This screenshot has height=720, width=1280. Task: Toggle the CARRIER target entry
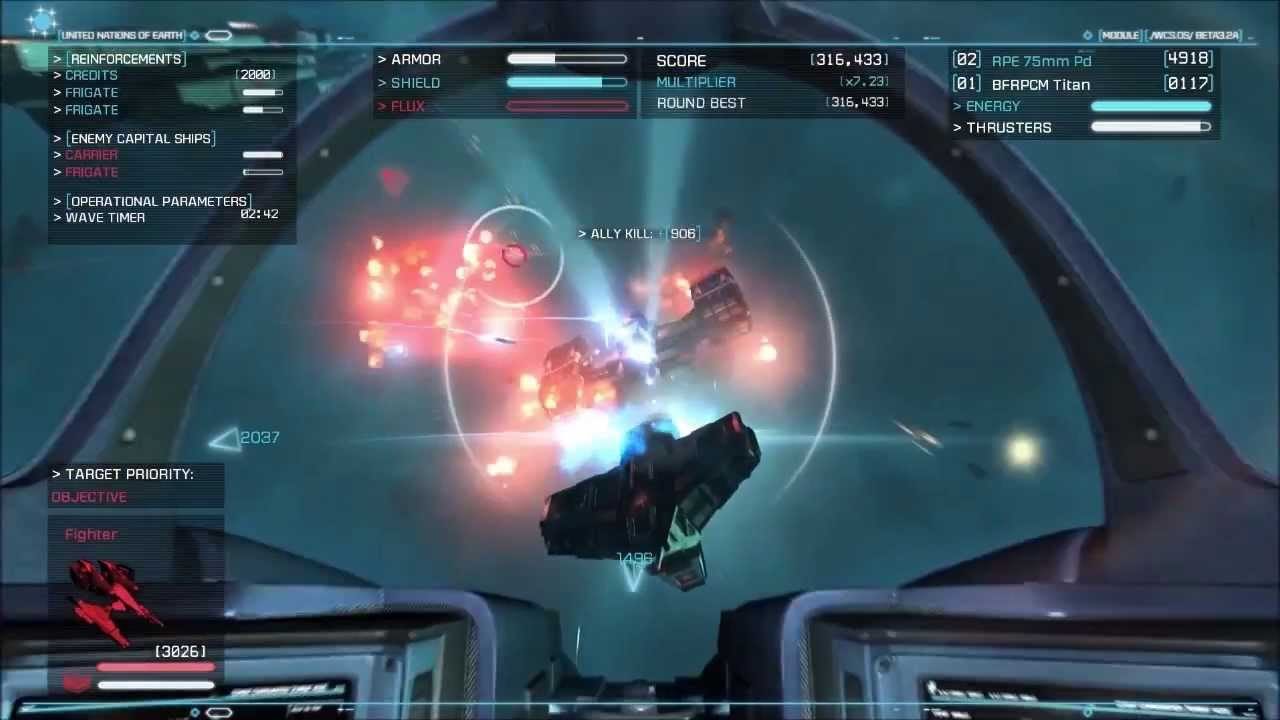point(91,155)
